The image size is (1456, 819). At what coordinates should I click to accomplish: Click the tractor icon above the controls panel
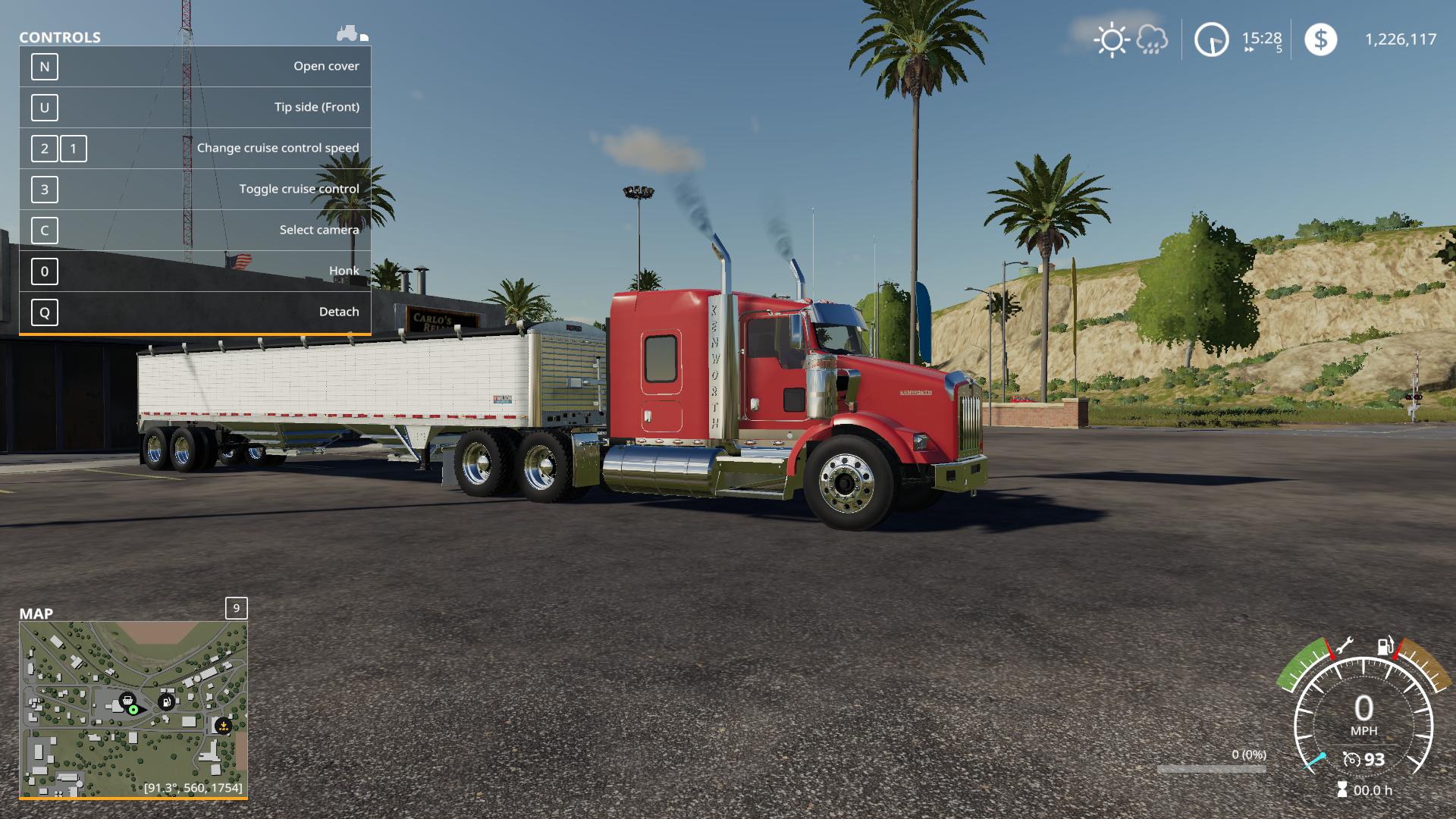pyautogui.click(x=348, y=33)
